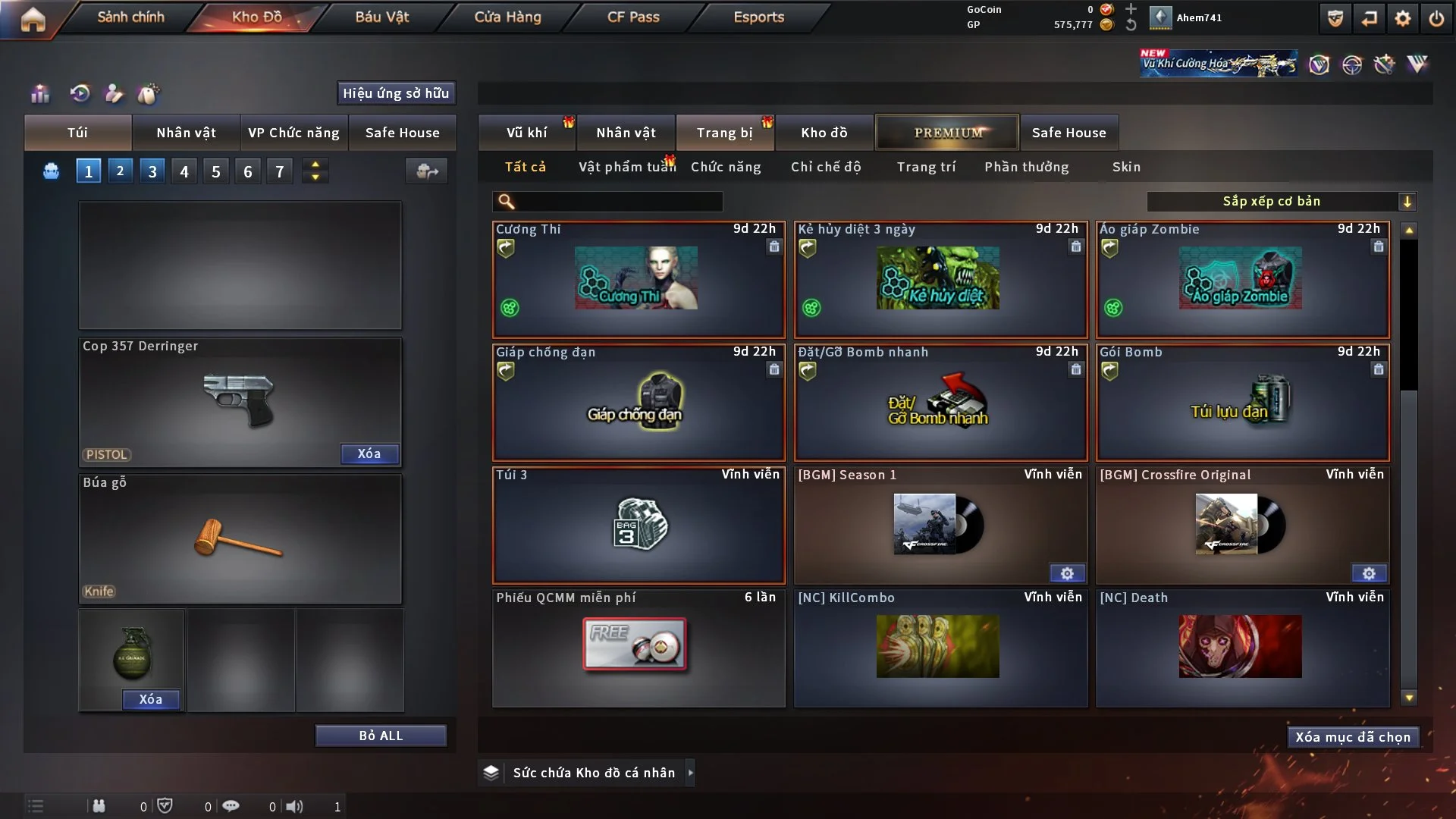The height and width of the screenshot is (819, 1456).
Task: Open Hiệu ứng sở hữu panel
Action: (396, 93)
